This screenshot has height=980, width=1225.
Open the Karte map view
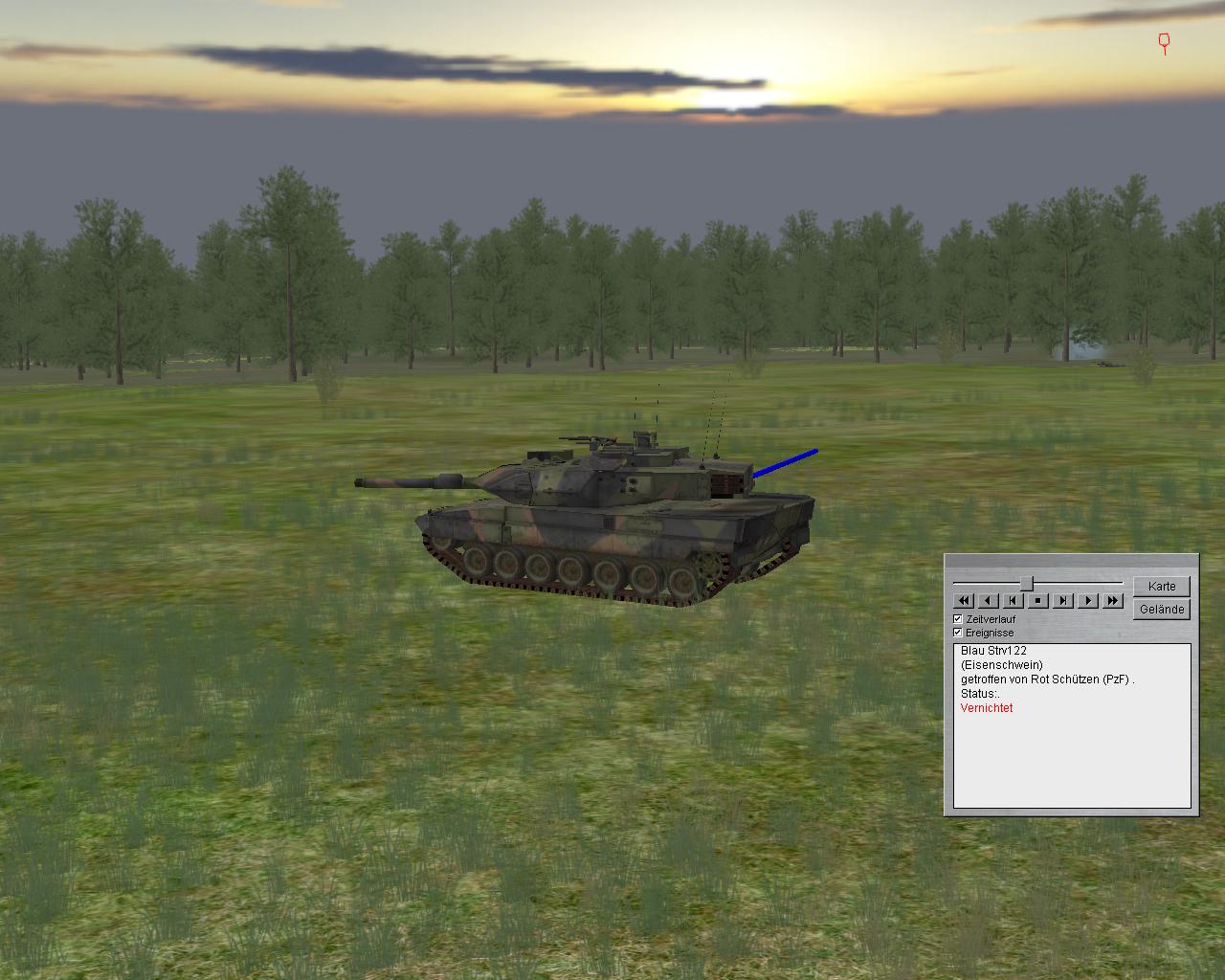point(1162,586)
